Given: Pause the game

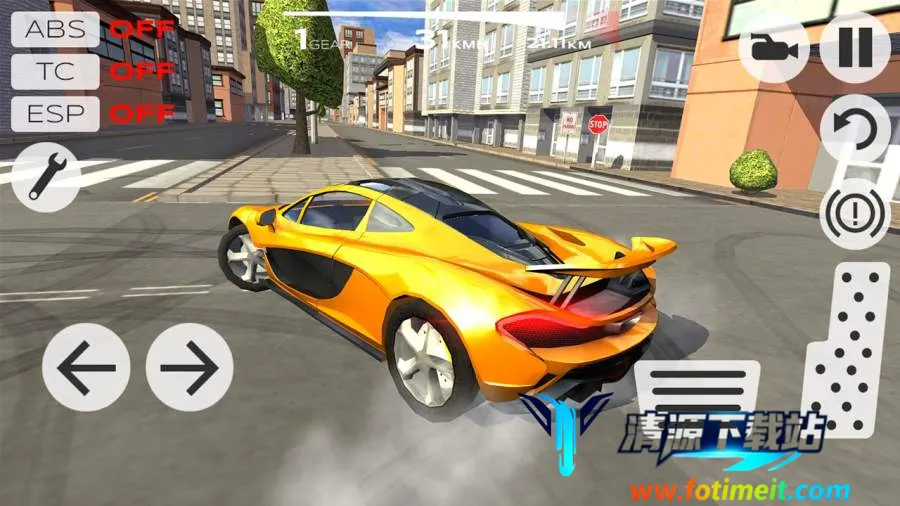Looking at the screenshot, I should (855, 47).
